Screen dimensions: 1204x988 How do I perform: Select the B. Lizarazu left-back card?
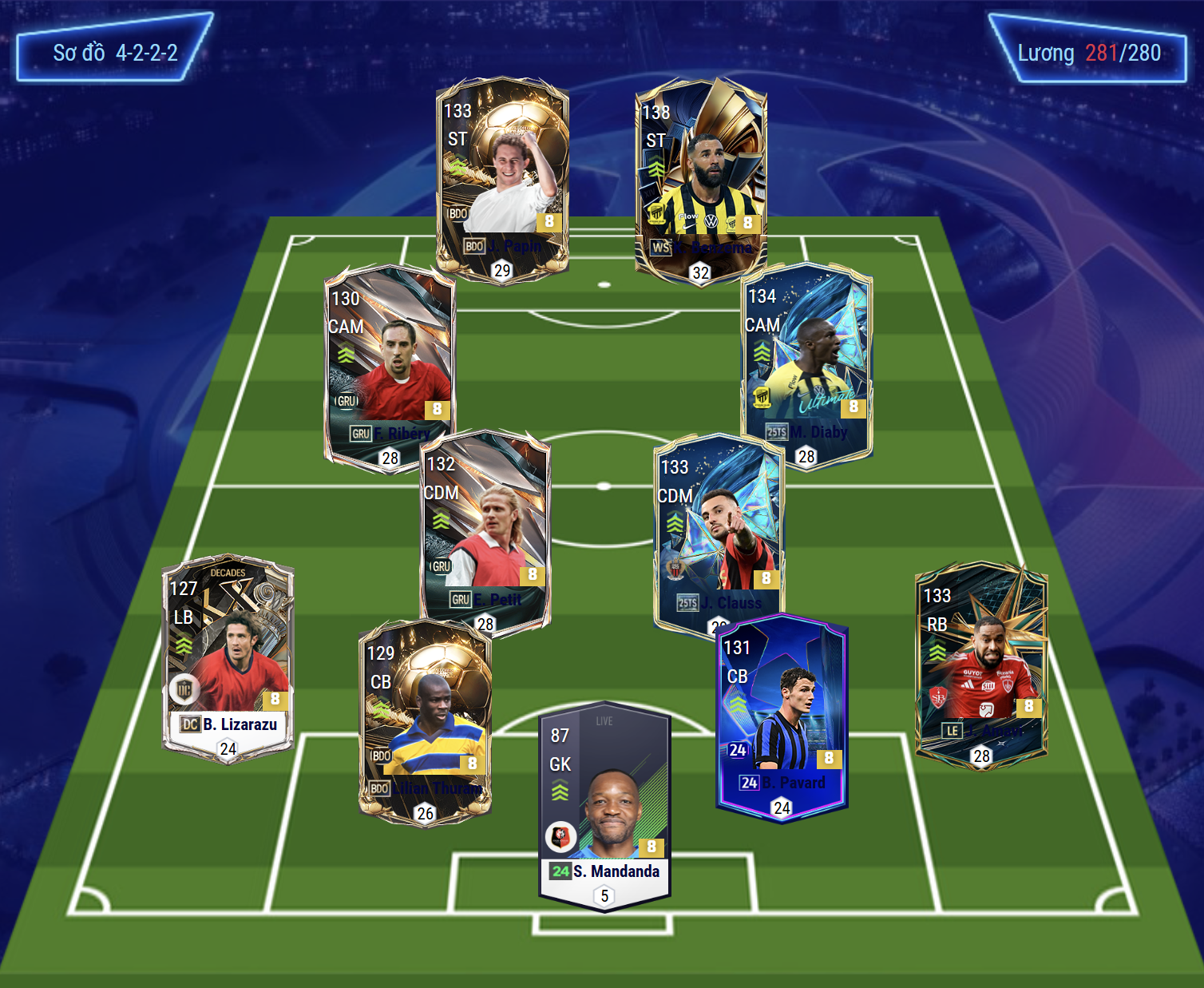coord(228,659)
